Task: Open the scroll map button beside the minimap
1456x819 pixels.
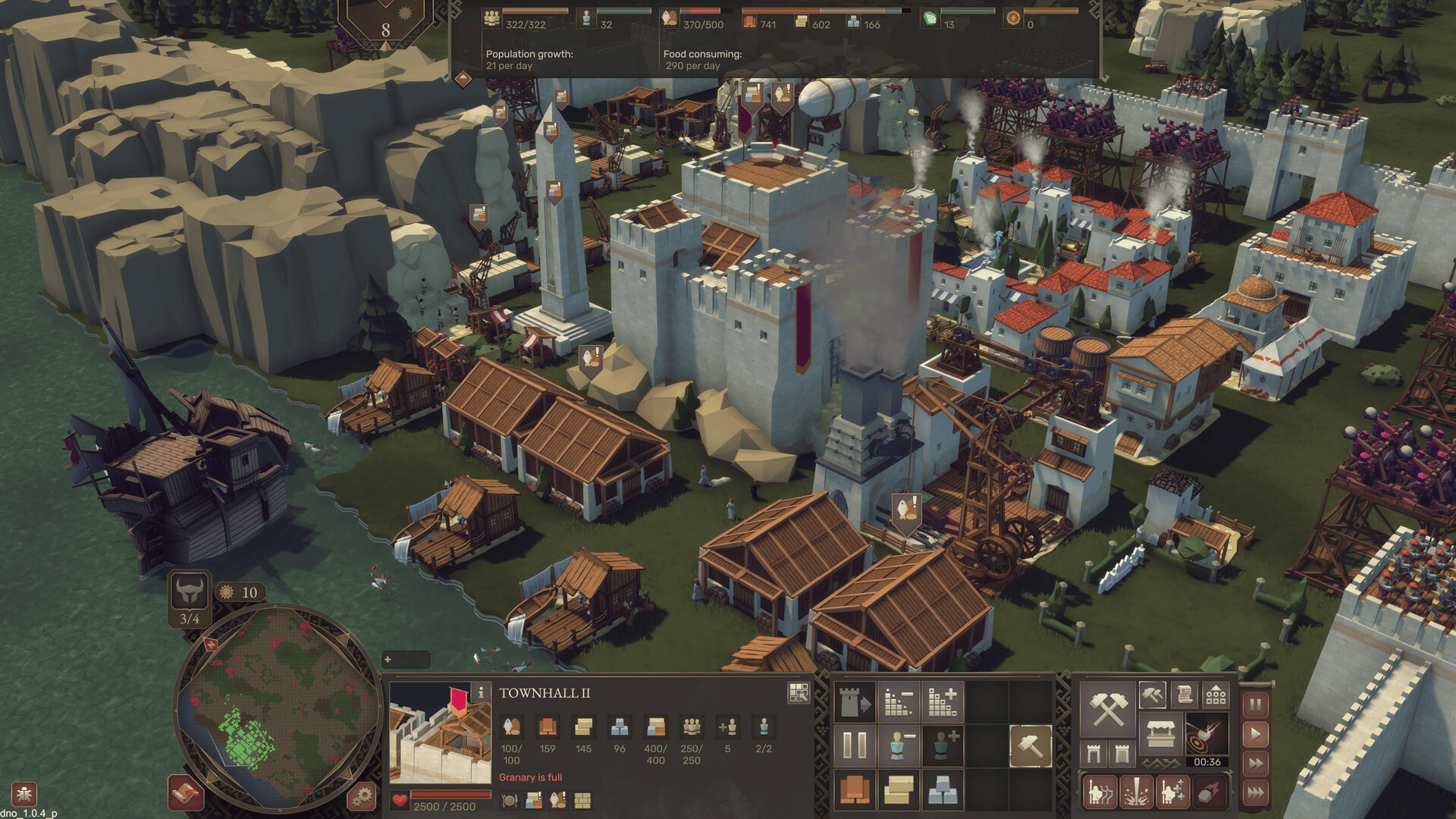Action: [186, 794]
